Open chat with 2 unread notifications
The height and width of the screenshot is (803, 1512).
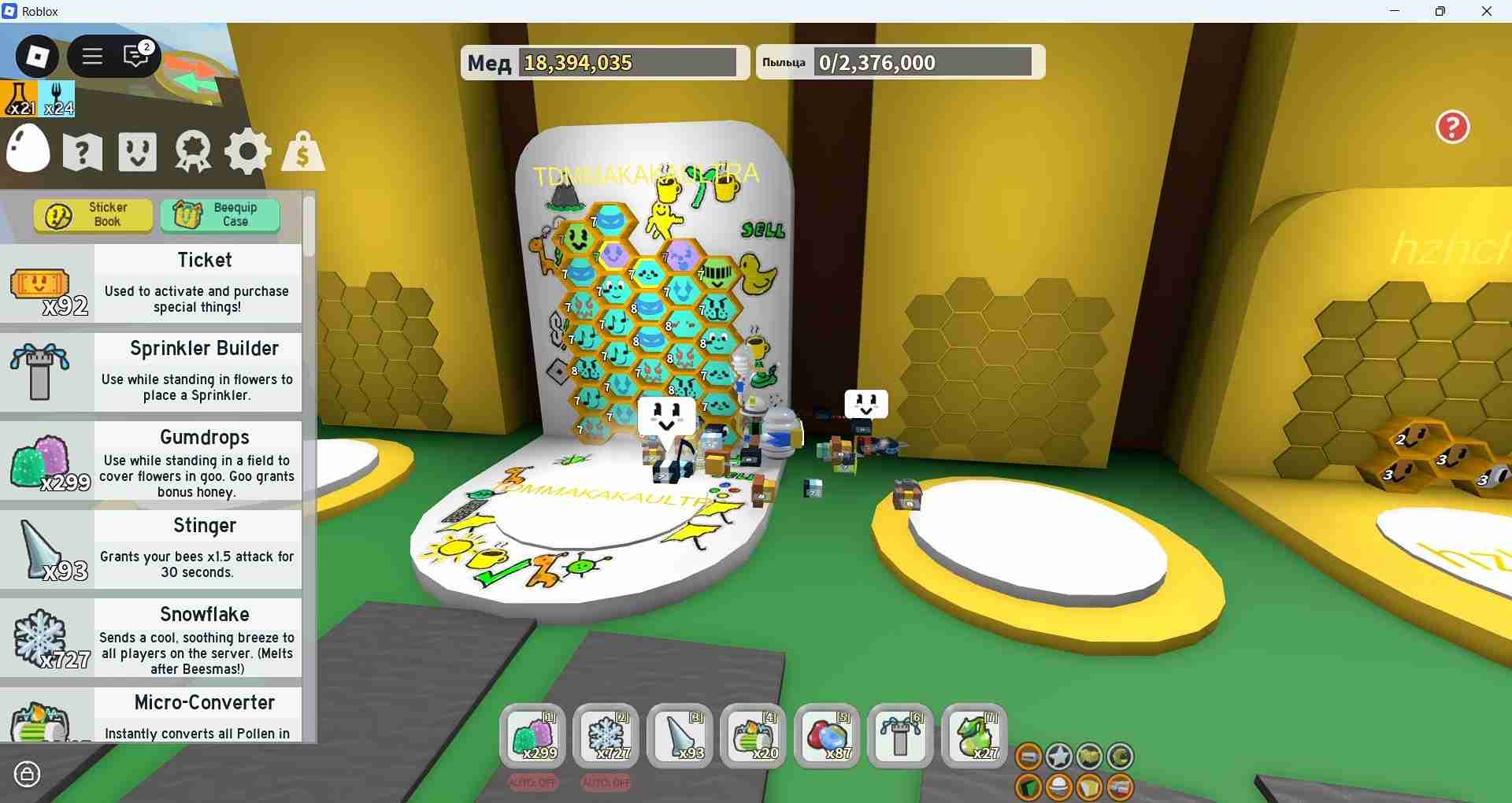135,56
